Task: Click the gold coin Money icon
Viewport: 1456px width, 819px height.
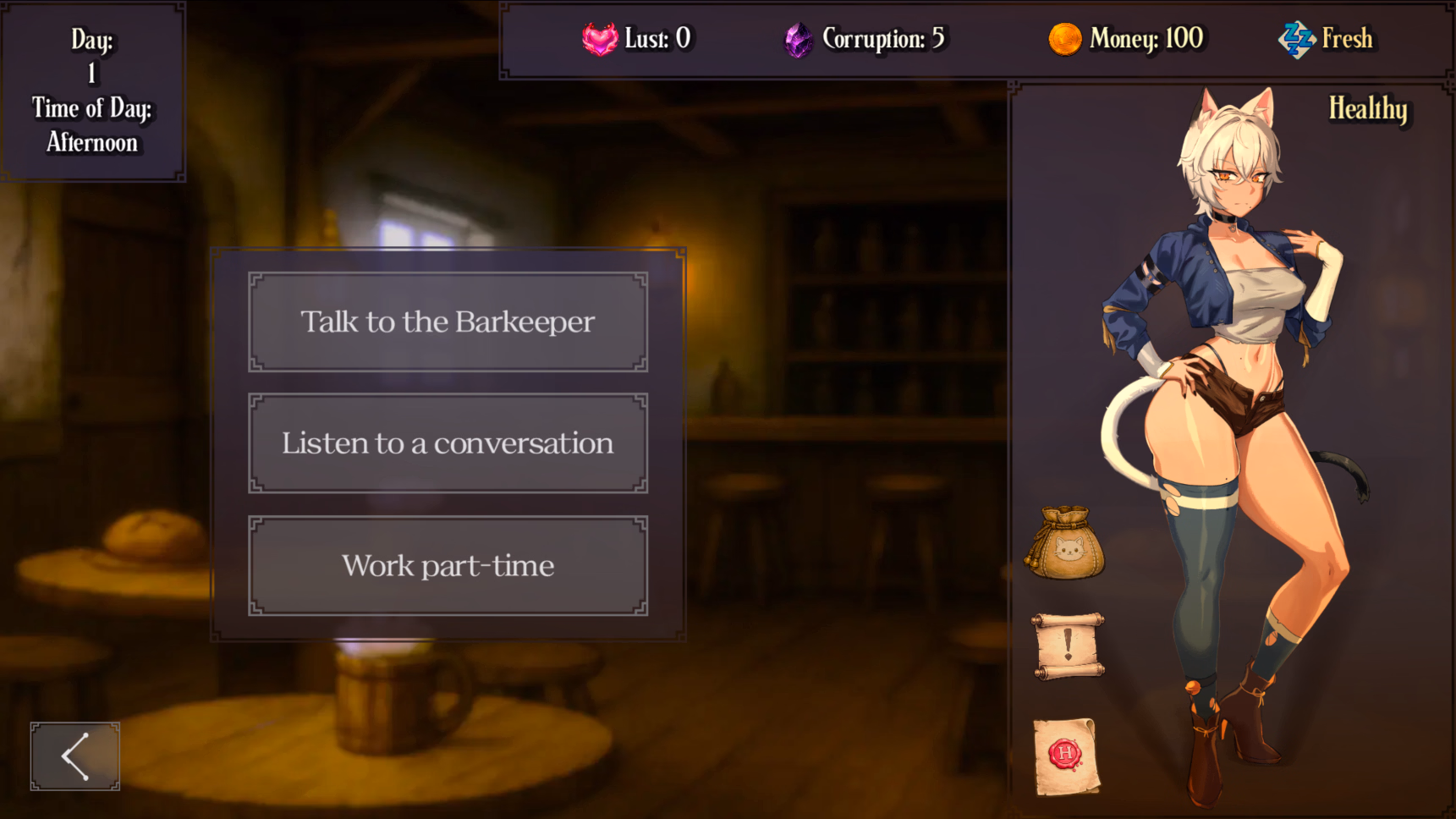Action: click(x=1063, y=39)
